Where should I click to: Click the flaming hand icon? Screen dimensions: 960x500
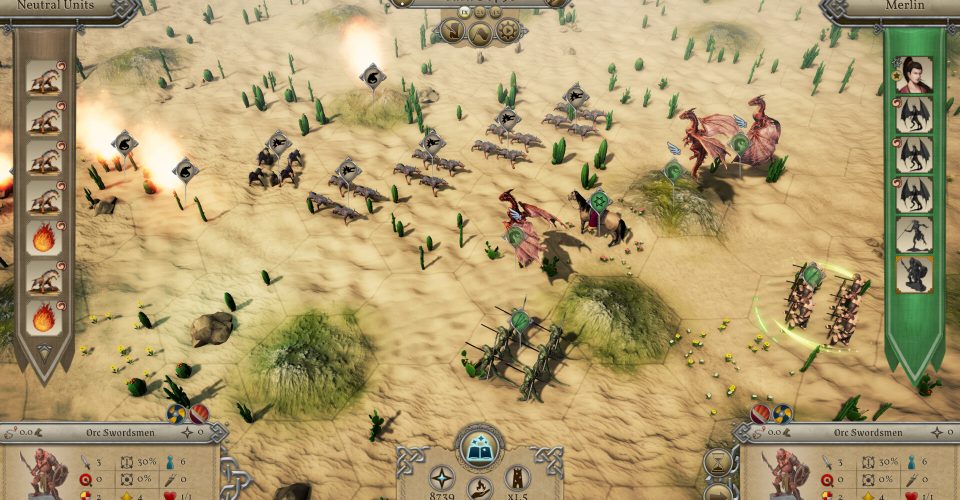click(479, 490)
